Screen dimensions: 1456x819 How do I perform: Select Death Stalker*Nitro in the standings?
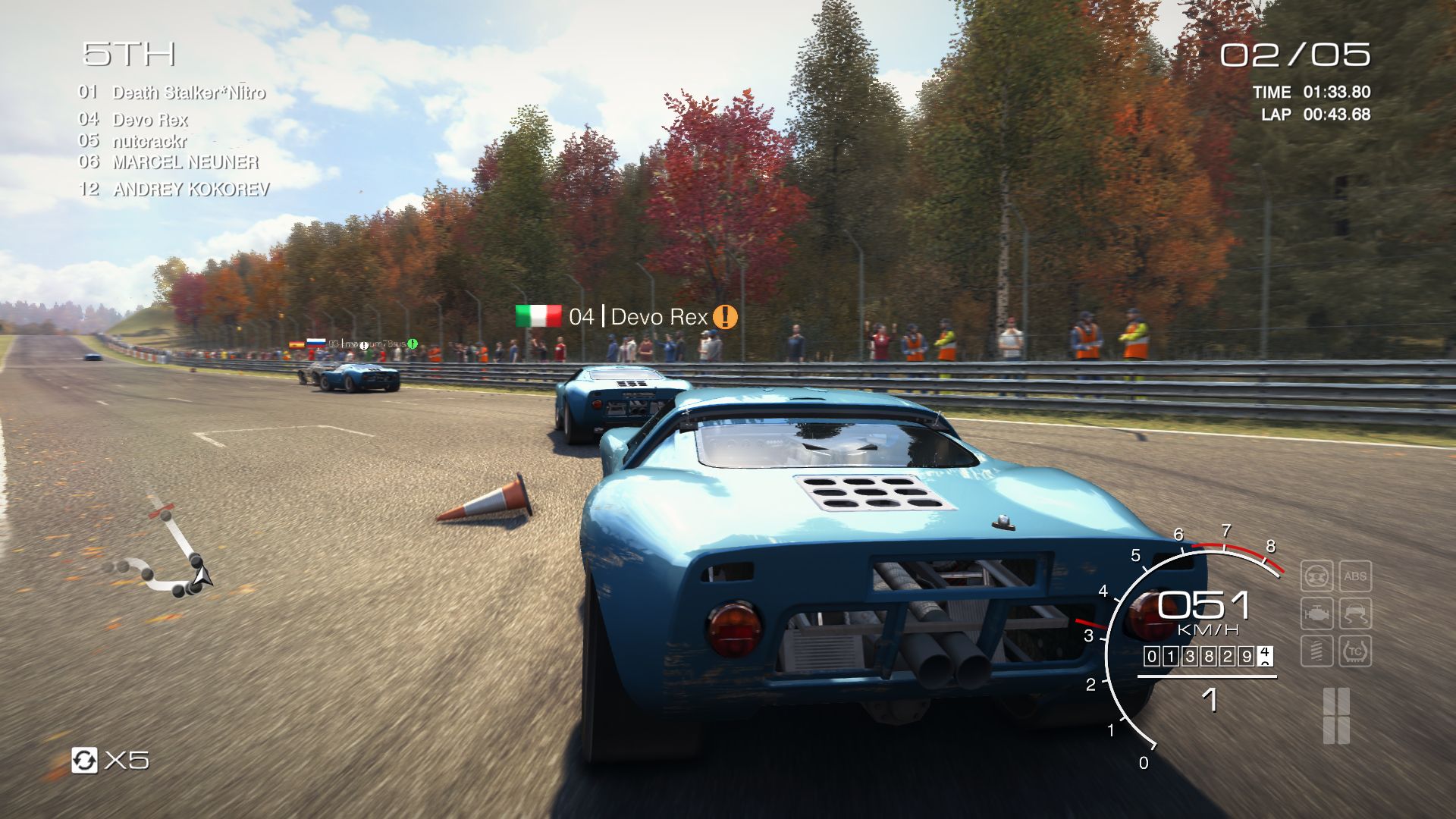(188, 93)
